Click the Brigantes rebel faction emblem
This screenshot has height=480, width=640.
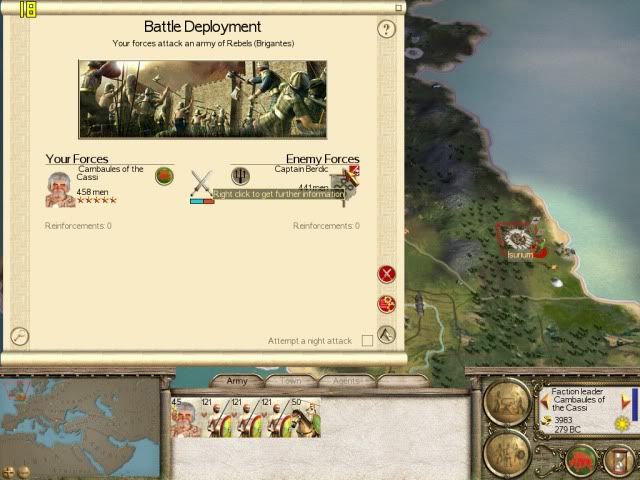tap(240, 176)
